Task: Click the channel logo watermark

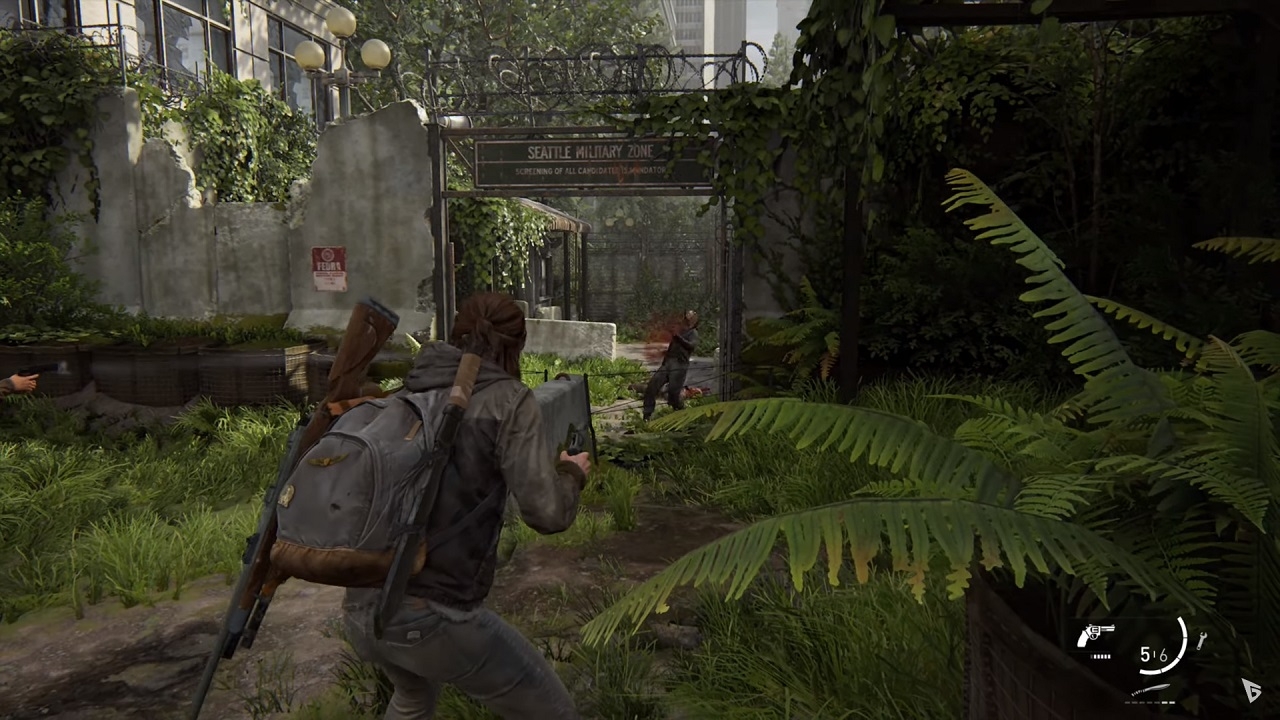Action: coord(1251,689)
